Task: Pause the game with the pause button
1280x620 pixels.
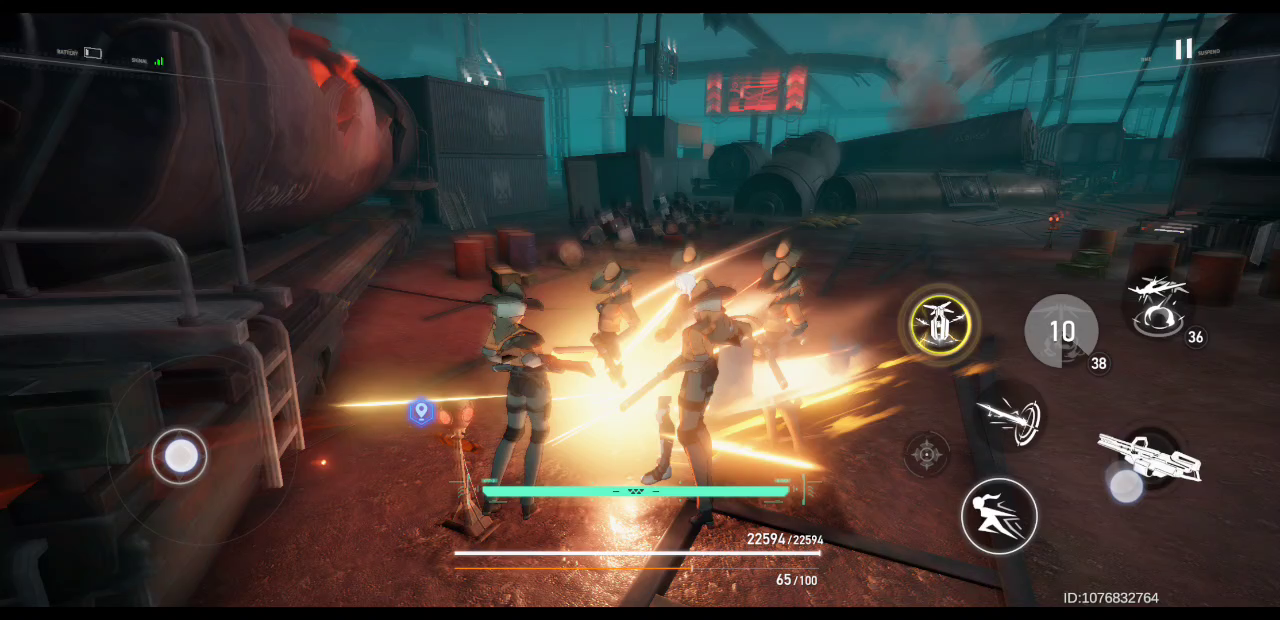Action: pos(1183,49)
